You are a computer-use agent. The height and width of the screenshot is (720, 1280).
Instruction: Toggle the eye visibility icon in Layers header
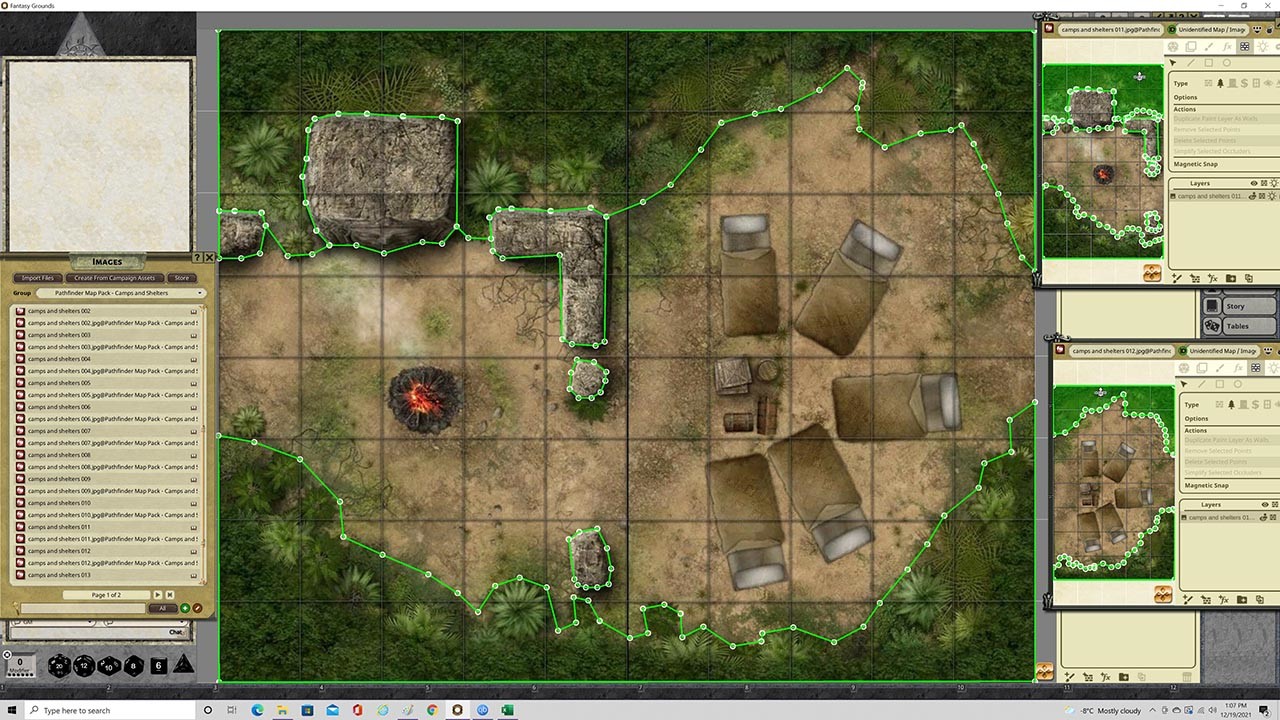click(1254, 183)
